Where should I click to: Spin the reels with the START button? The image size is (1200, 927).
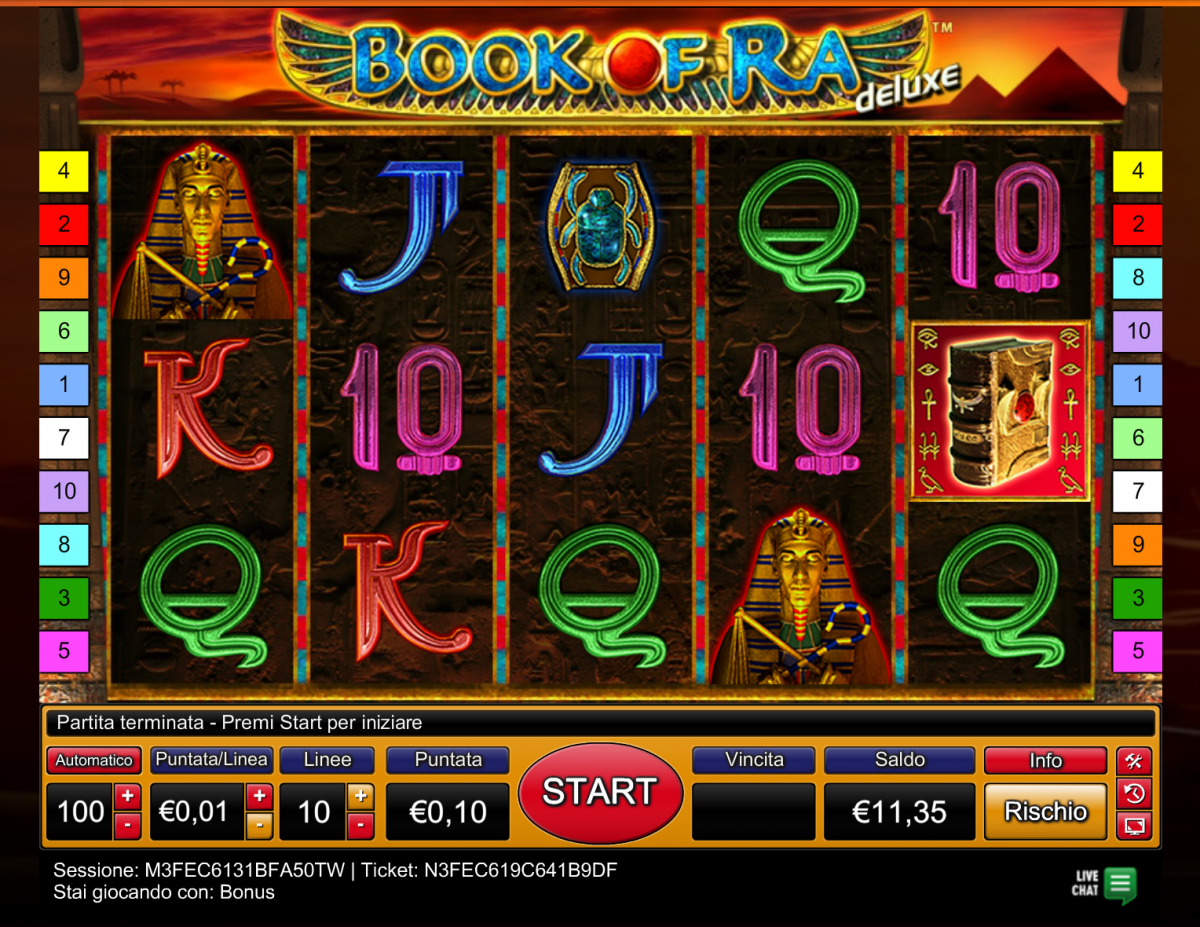(600, 793)
